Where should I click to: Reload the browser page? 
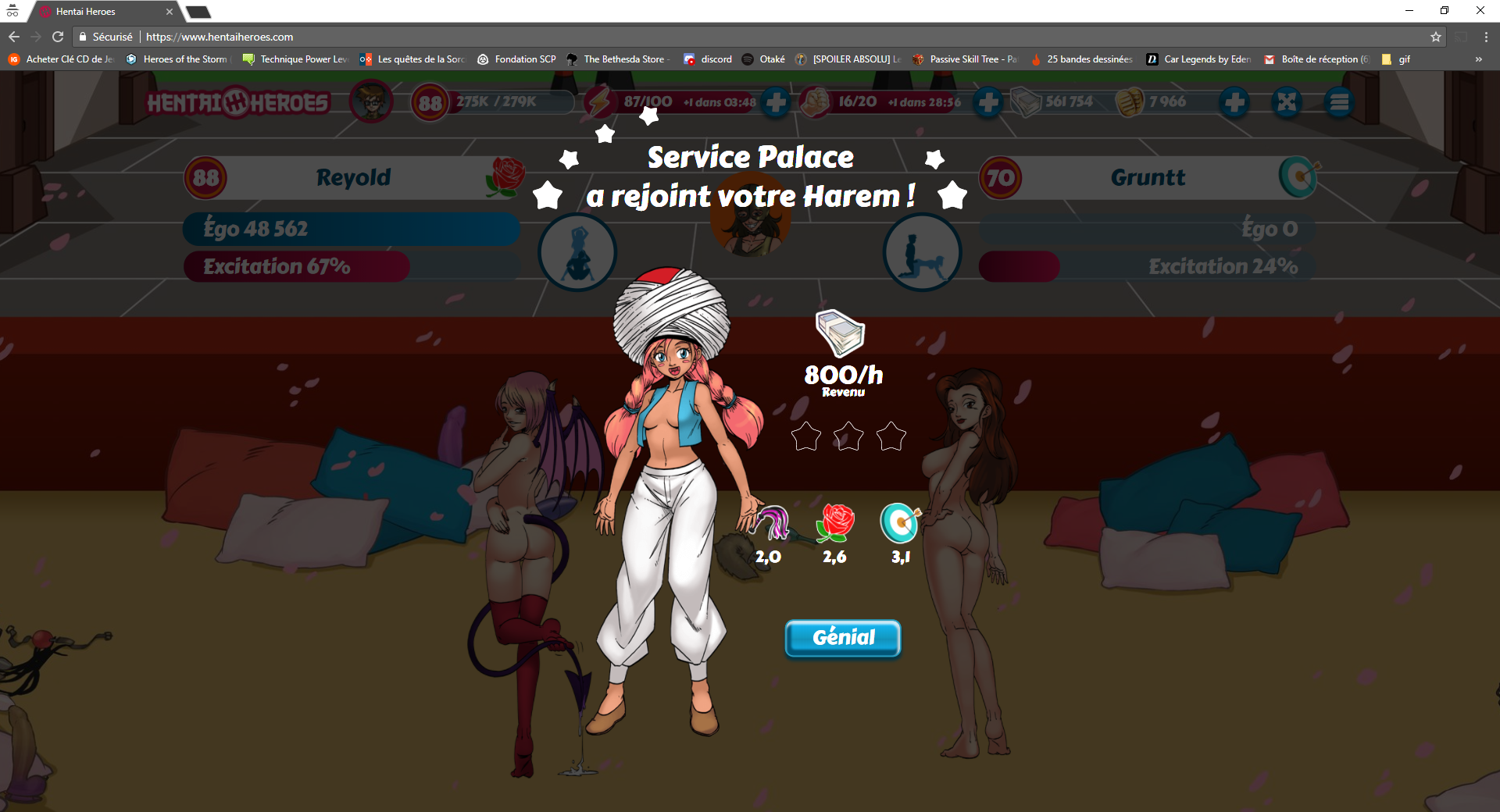point(58,37)
